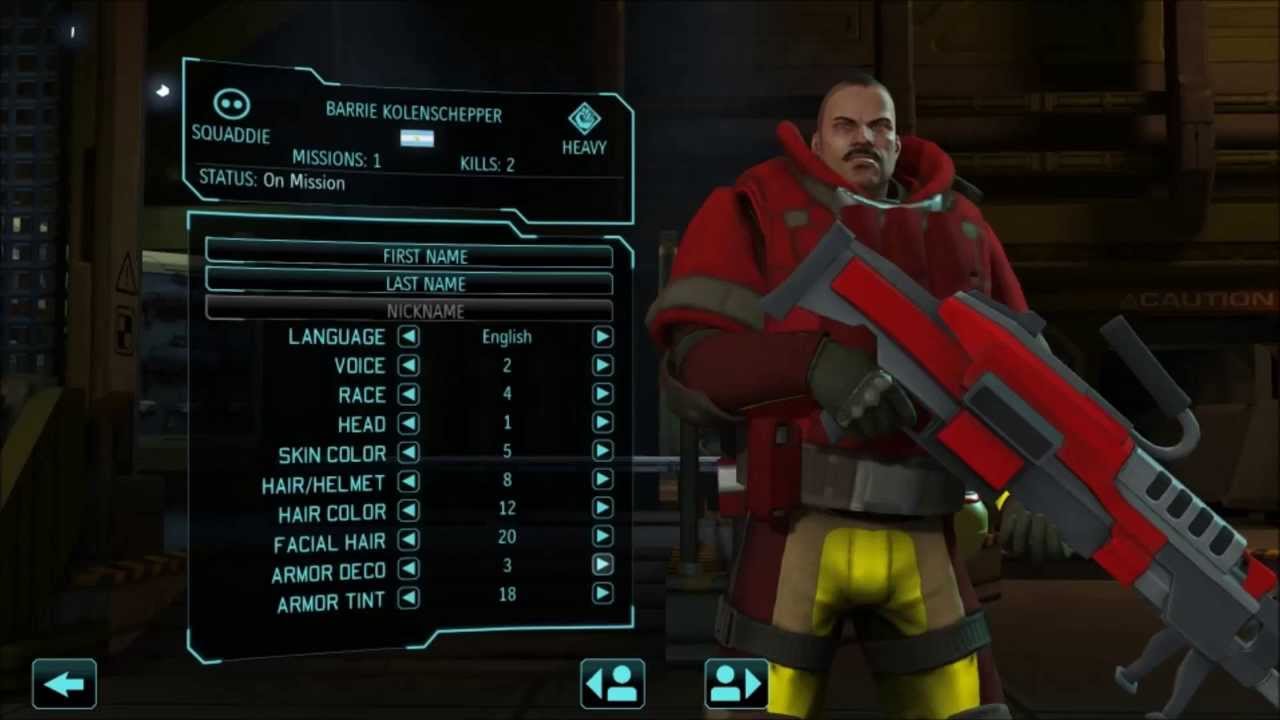Viewport: 1280px width, 720px height.
Task: Switch to the next soldier
Action: pyautogui.click(x=737, y=684)
